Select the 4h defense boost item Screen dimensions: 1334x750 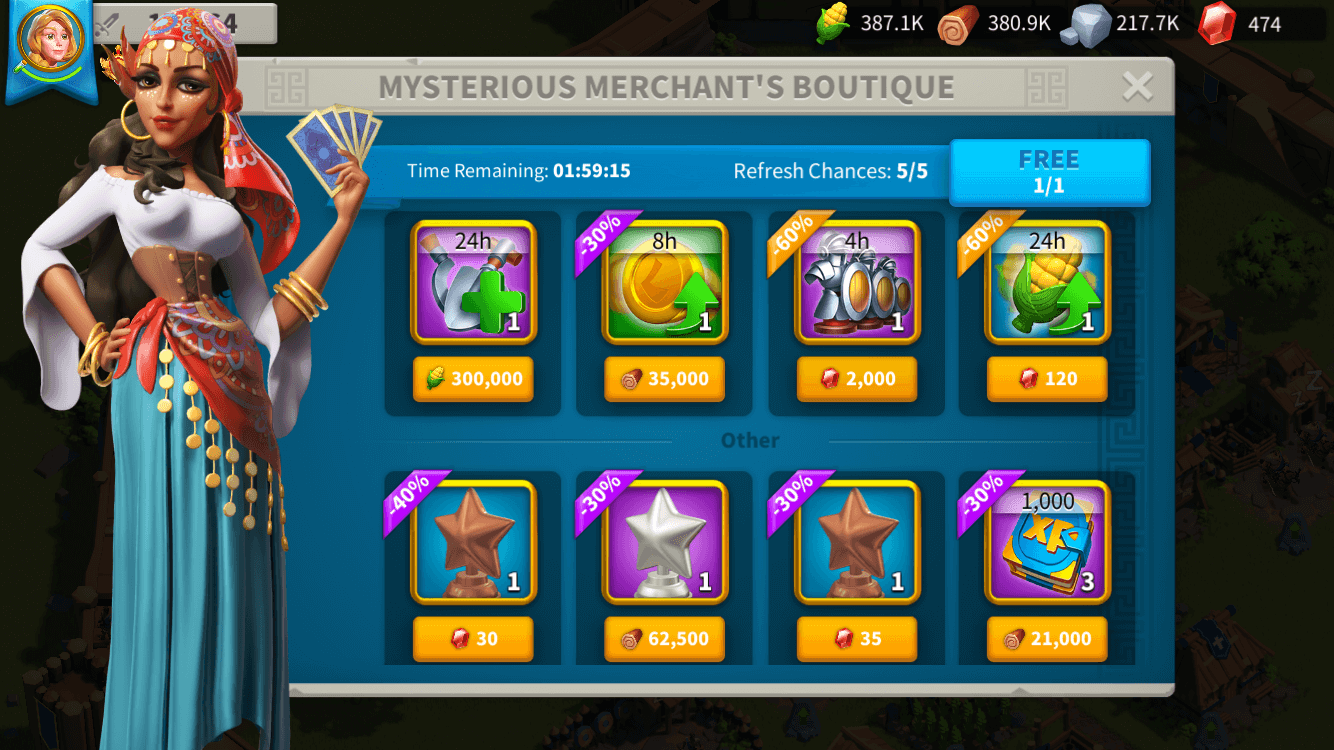[x=855, y=283]
